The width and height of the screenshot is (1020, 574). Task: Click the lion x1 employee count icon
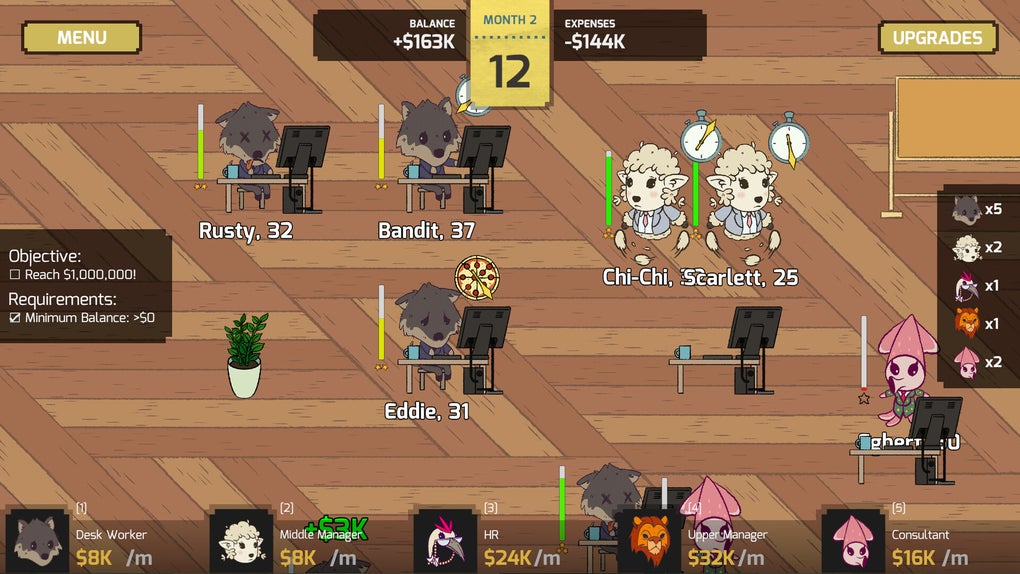click(967, 324)
